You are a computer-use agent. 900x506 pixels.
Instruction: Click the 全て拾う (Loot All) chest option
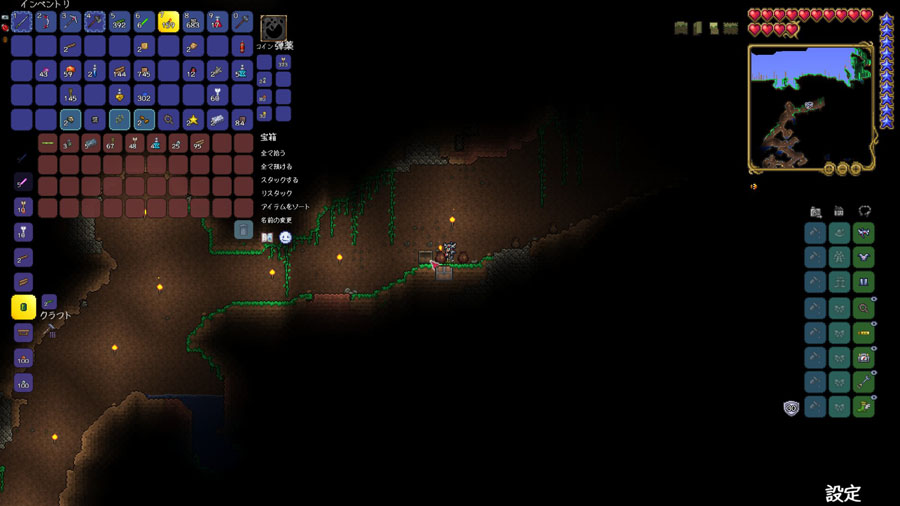coord(273,152)
